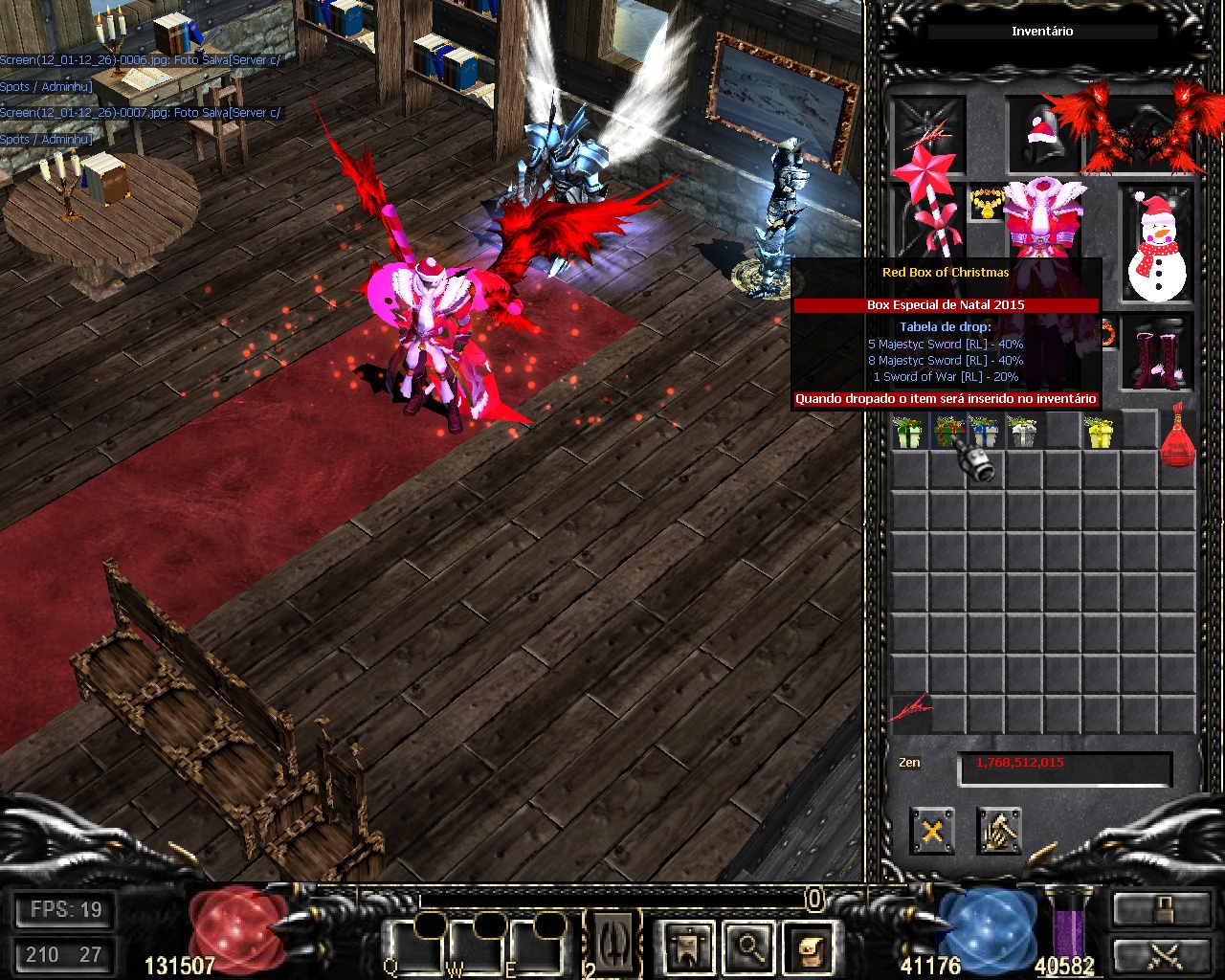Select the blue-ribbon gift box
This screenshot has width=1225, height=980.
[984, 432]
